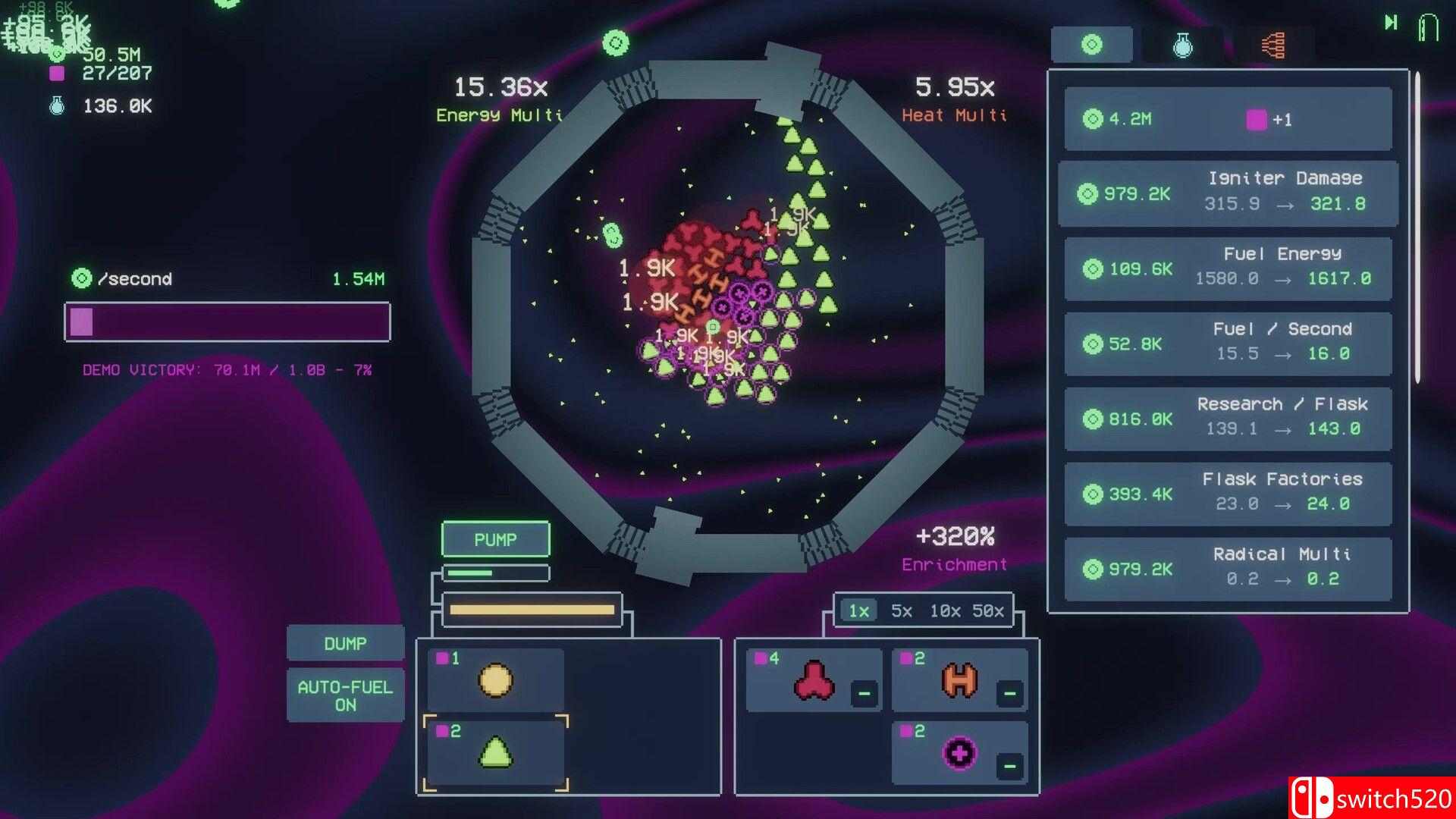1456x819 pixels.
Task: Click the fast-forward icon in top-right corner
Action: coord(1392,23)
